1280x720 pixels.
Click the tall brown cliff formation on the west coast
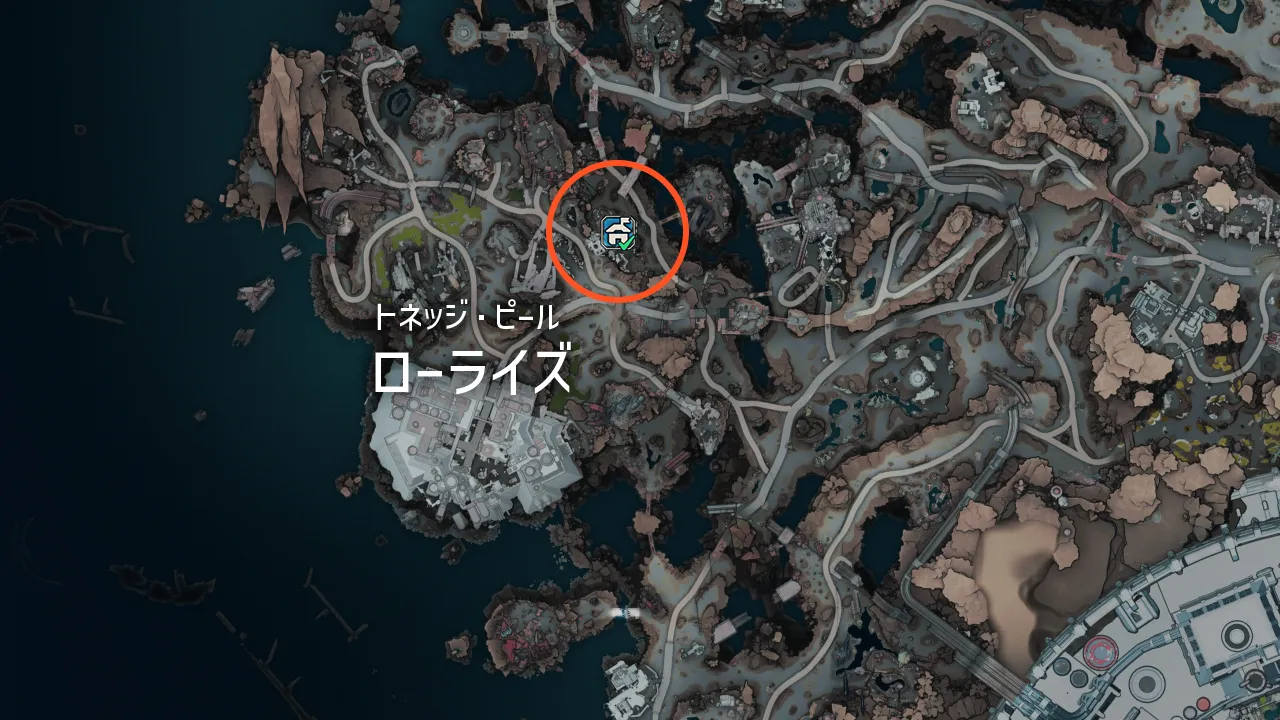coord(280,110)
